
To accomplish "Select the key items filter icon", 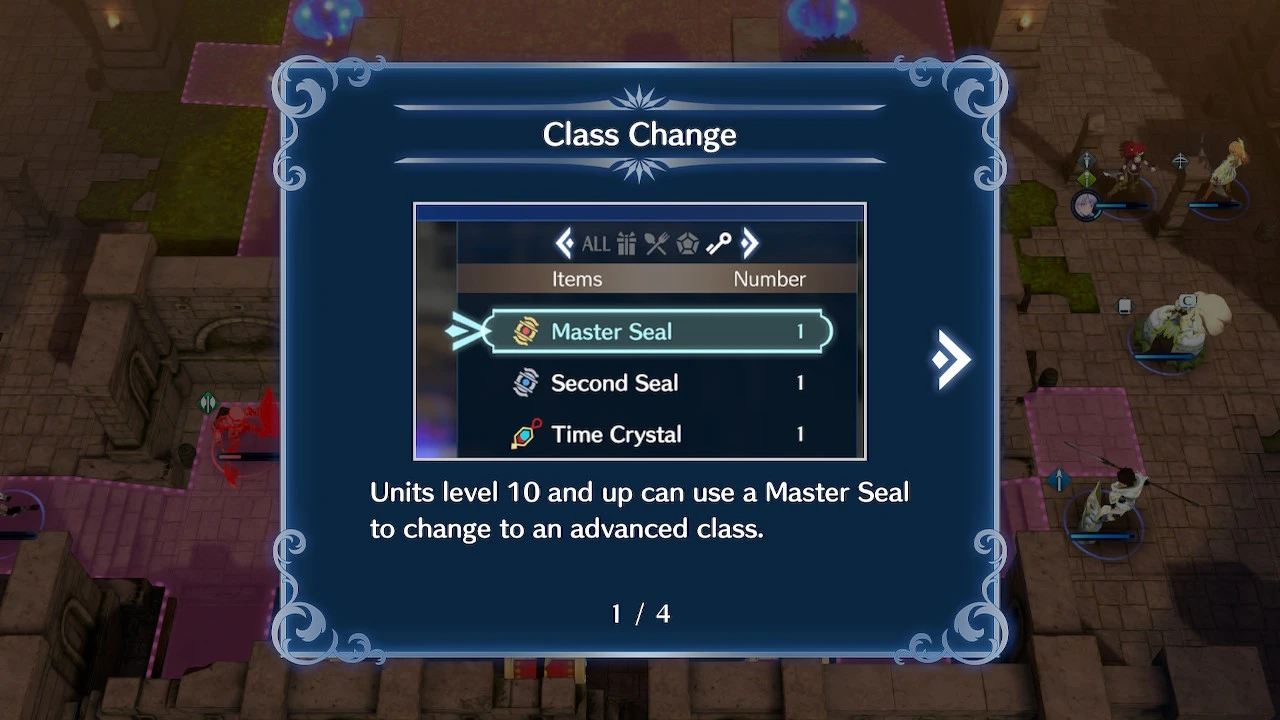I will tap(718, 243).
